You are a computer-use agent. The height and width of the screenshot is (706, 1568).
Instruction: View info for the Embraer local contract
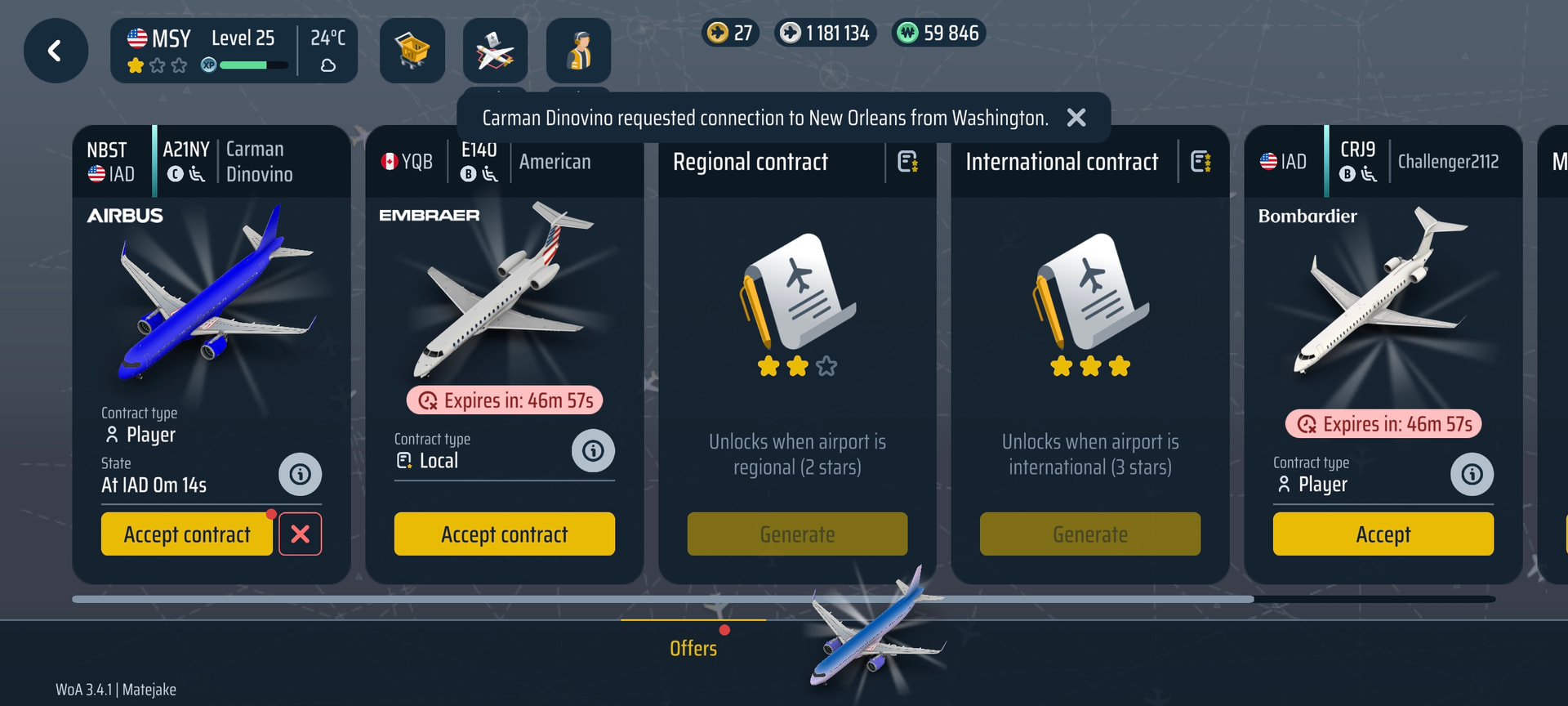pos(593,451)
